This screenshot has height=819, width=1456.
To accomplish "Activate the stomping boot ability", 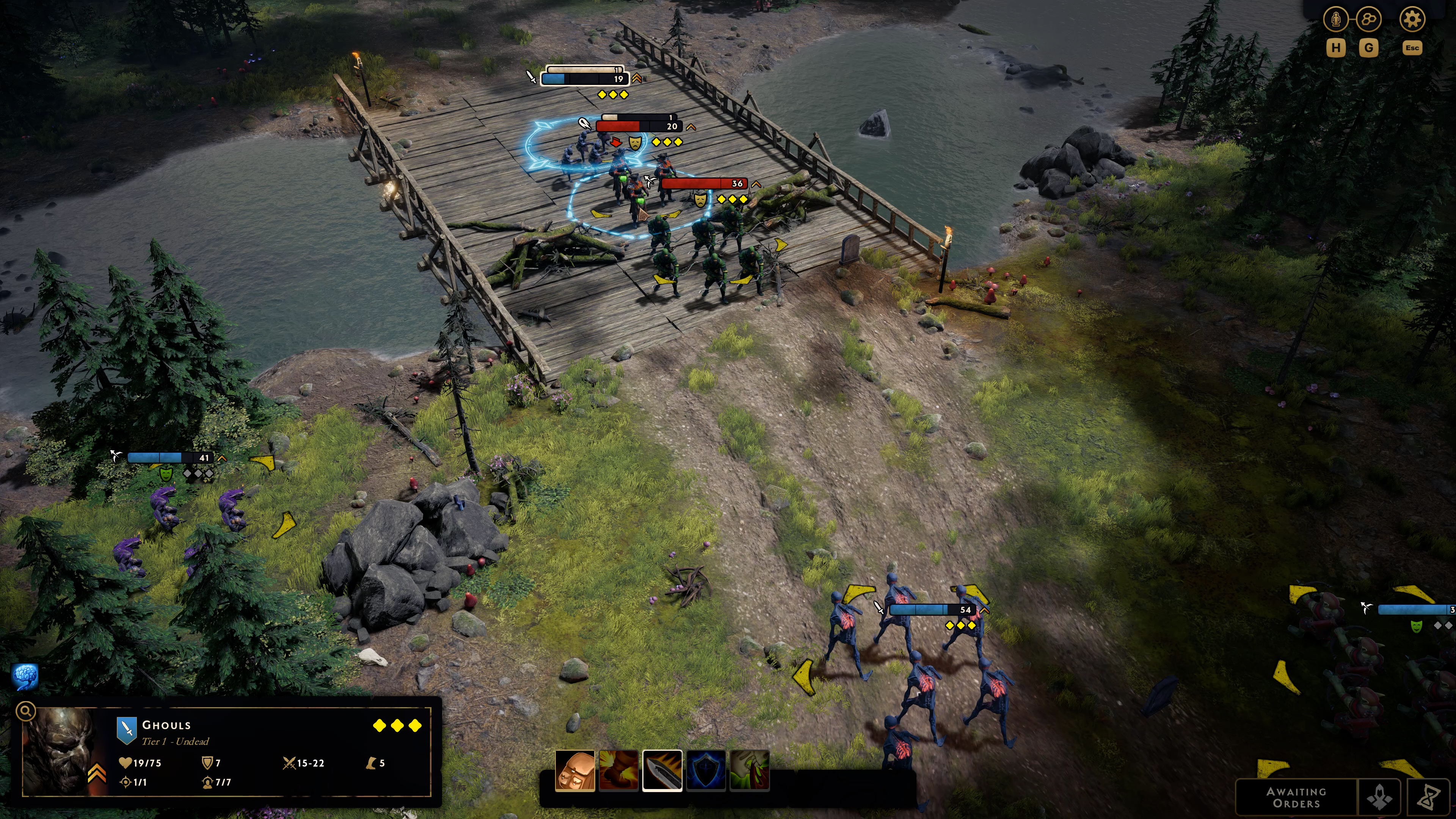I will 618,771.
